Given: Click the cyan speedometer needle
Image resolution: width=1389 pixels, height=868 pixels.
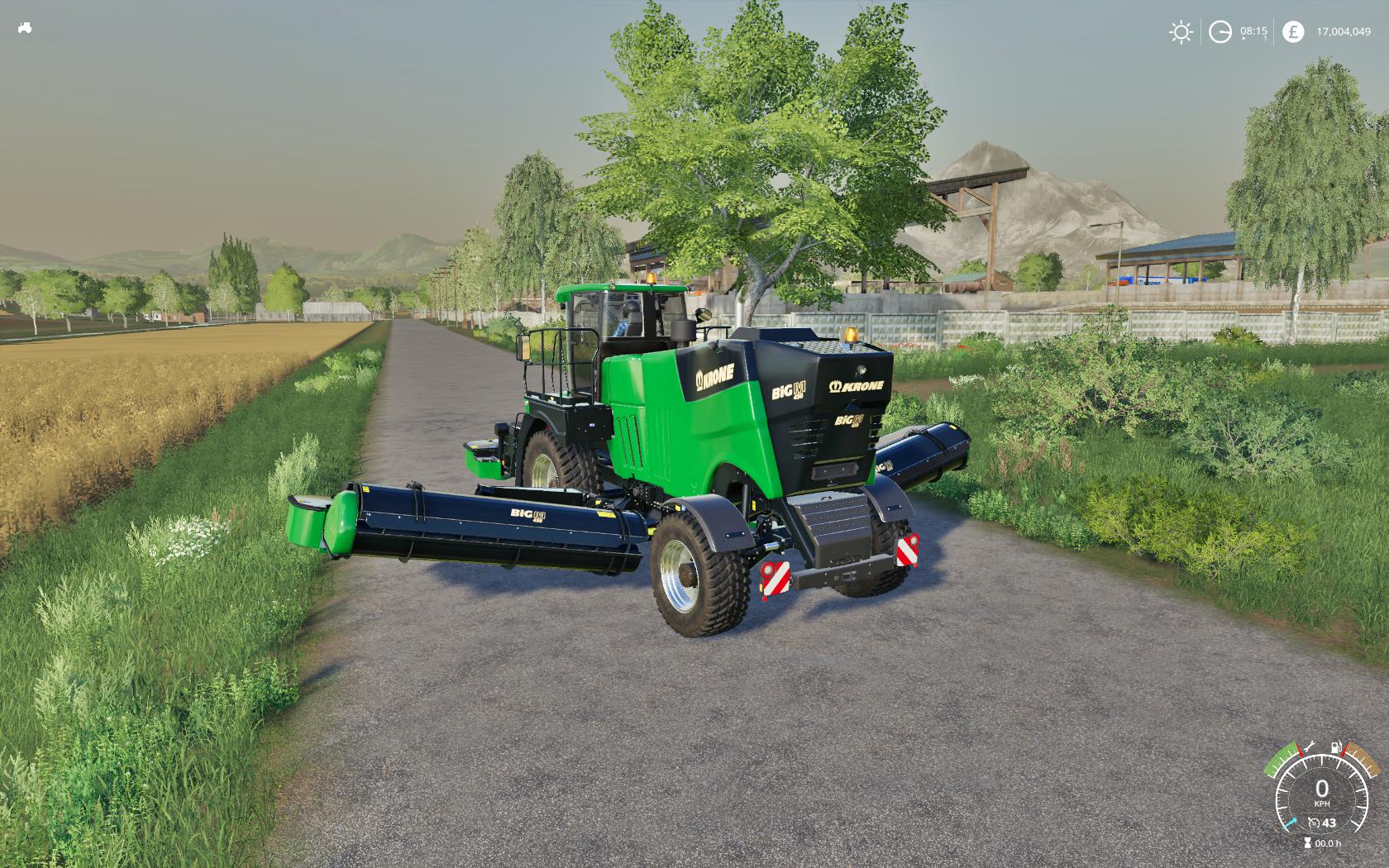Looking at the screenshot, I should pyautogui.click(x=1290, y=823).
